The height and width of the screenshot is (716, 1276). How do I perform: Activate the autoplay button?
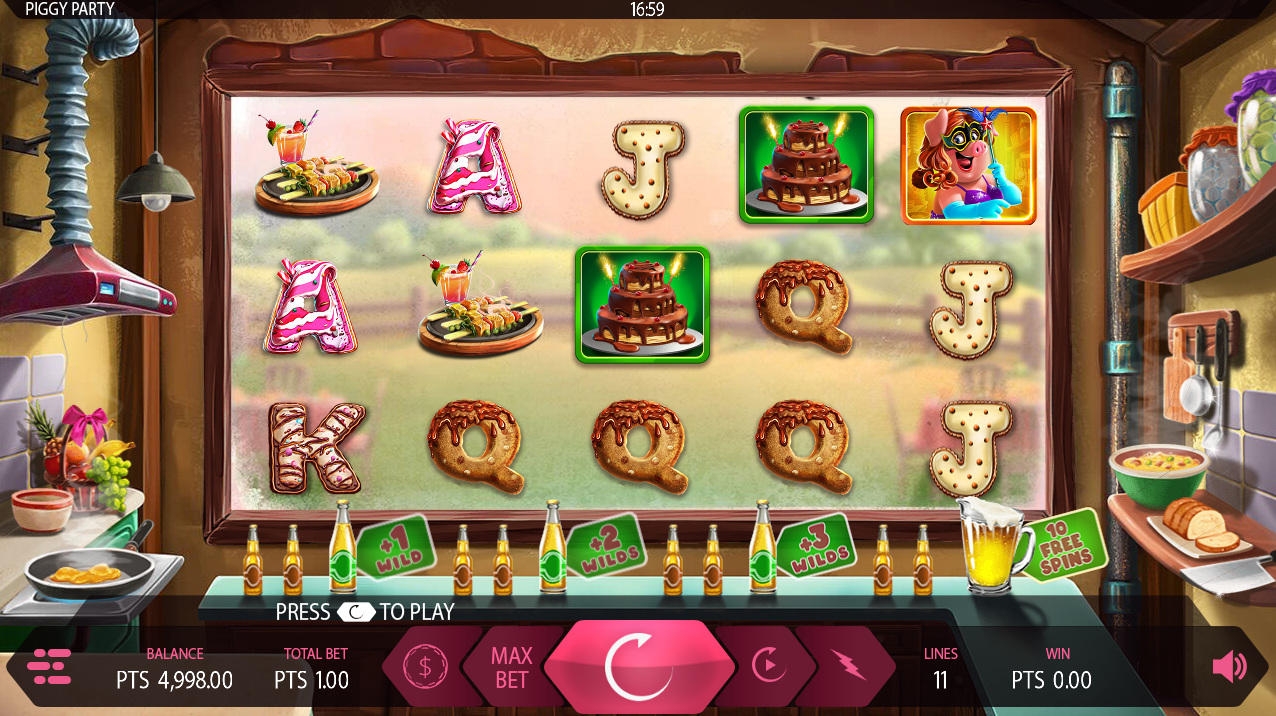[x=767, y=665]
